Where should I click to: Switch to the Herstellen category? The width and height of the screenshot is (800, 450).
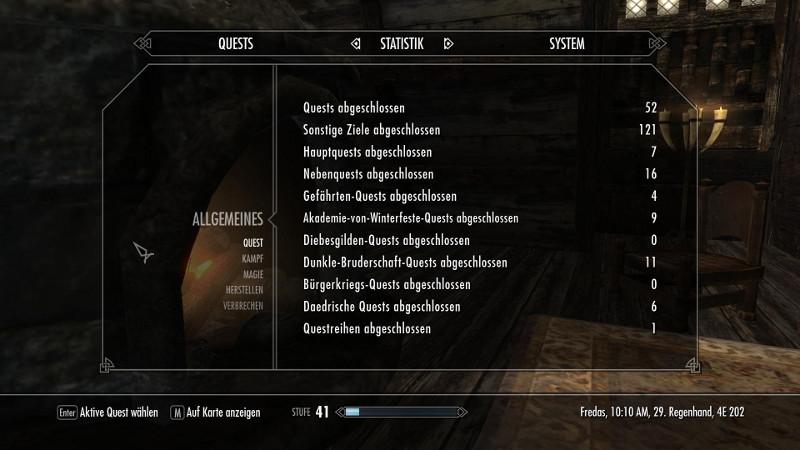click(244, 290)
